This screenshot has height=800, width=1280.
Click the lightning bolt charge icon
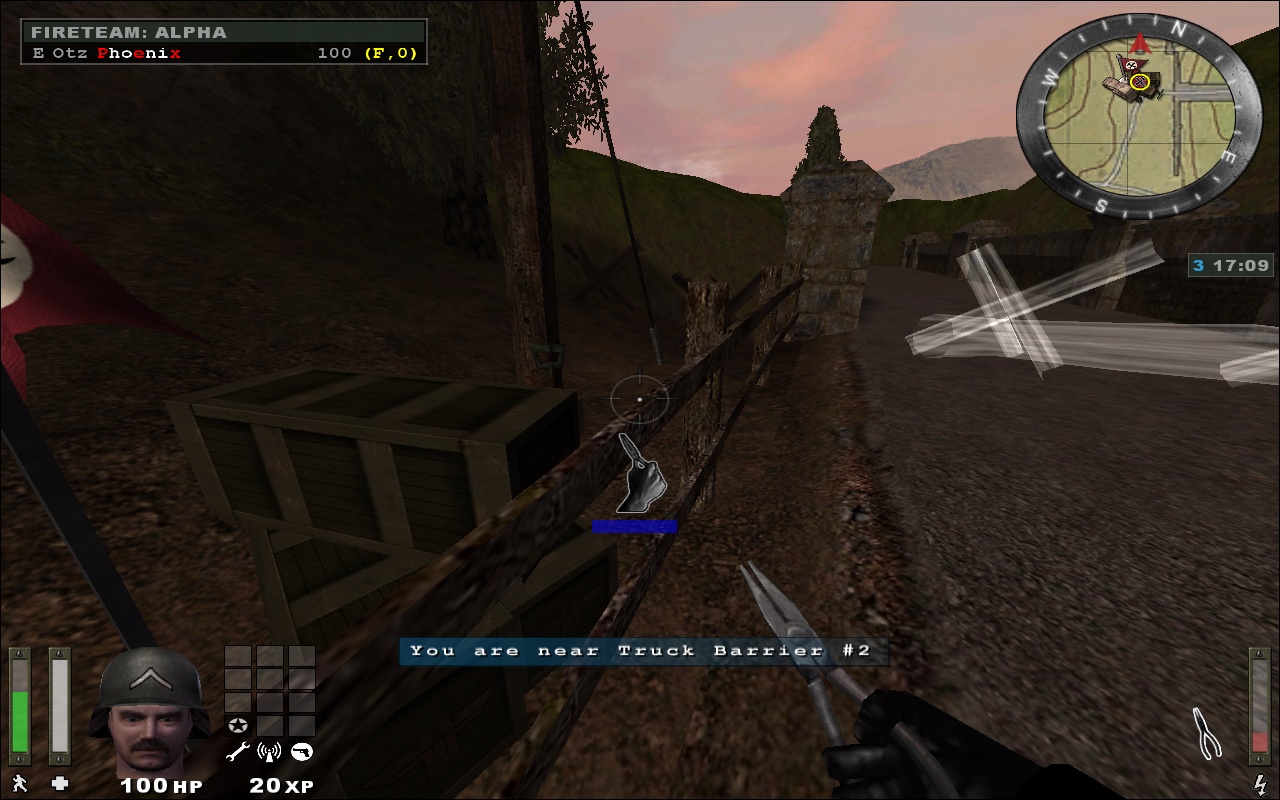(1260, 784)
